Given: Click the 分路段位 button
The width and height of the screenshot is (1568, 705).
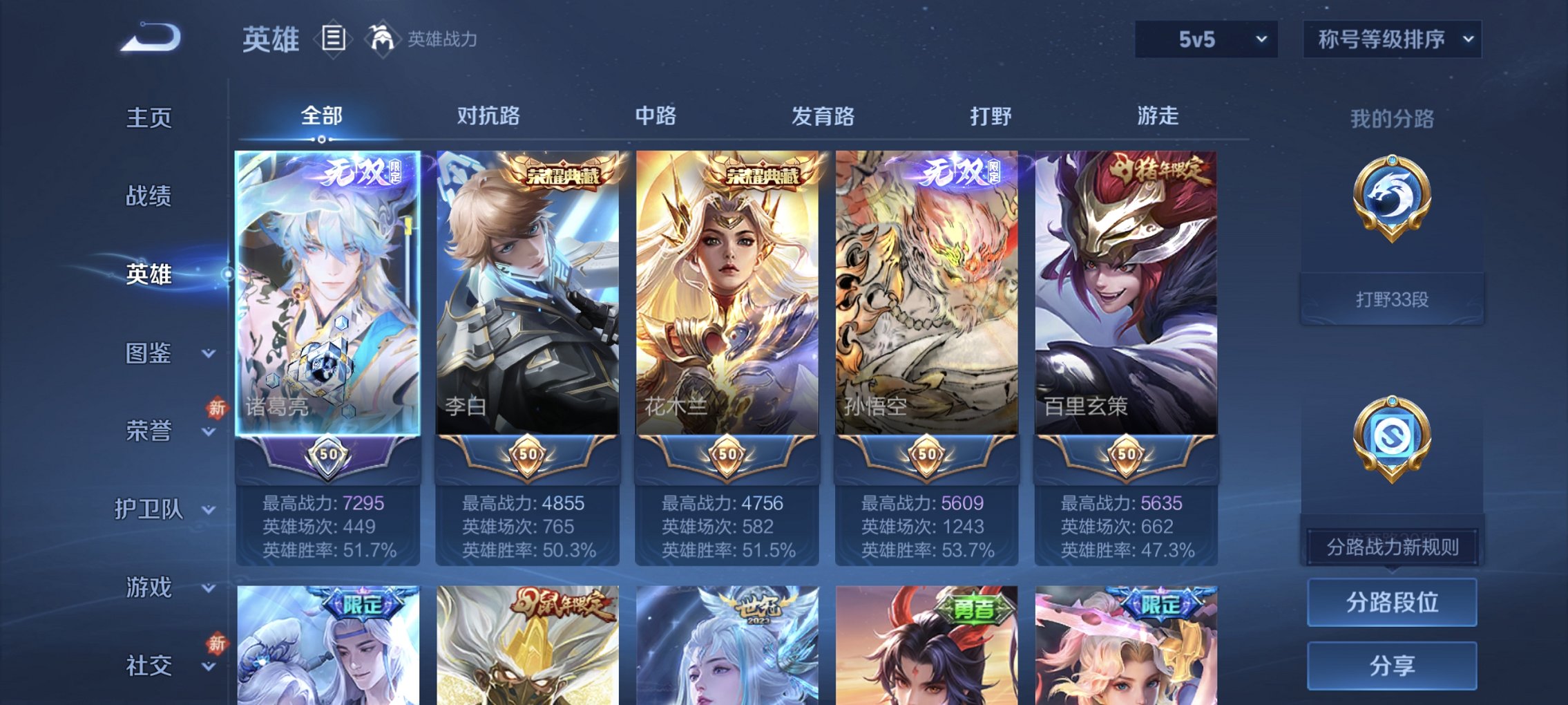Looking at the screenshot, I should coord(1392,603).
